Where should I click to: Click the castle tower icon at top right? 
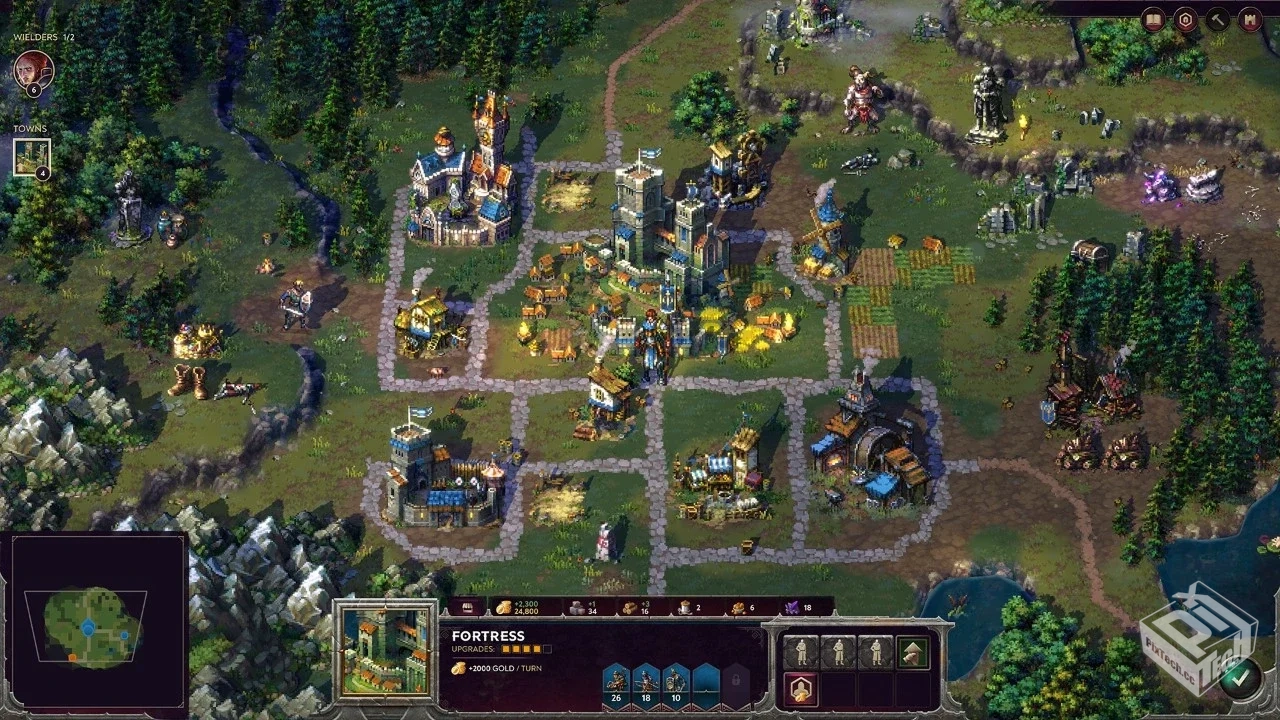[x=1249, y=19]
